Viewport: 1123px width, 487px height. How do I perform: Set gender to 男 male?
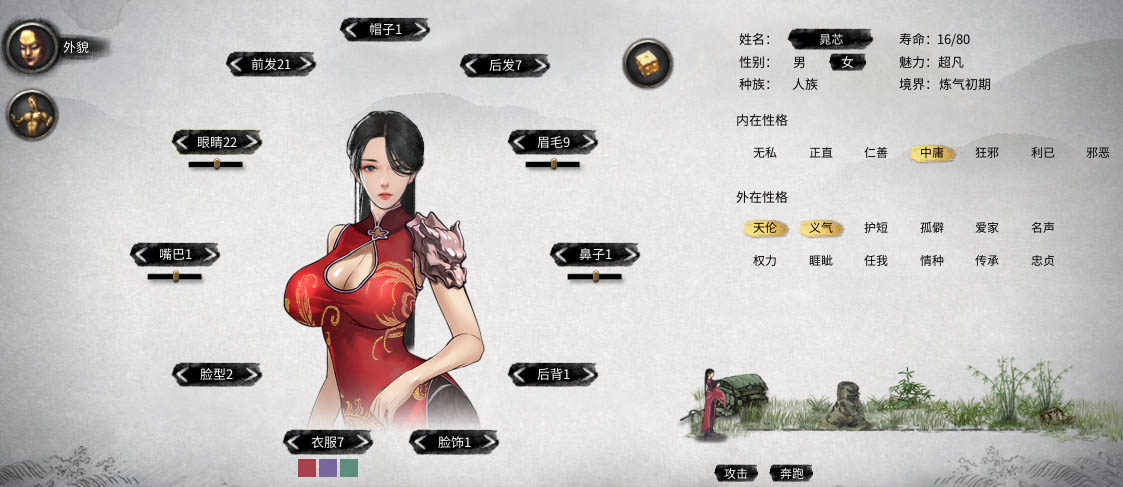tap(799, 62)
